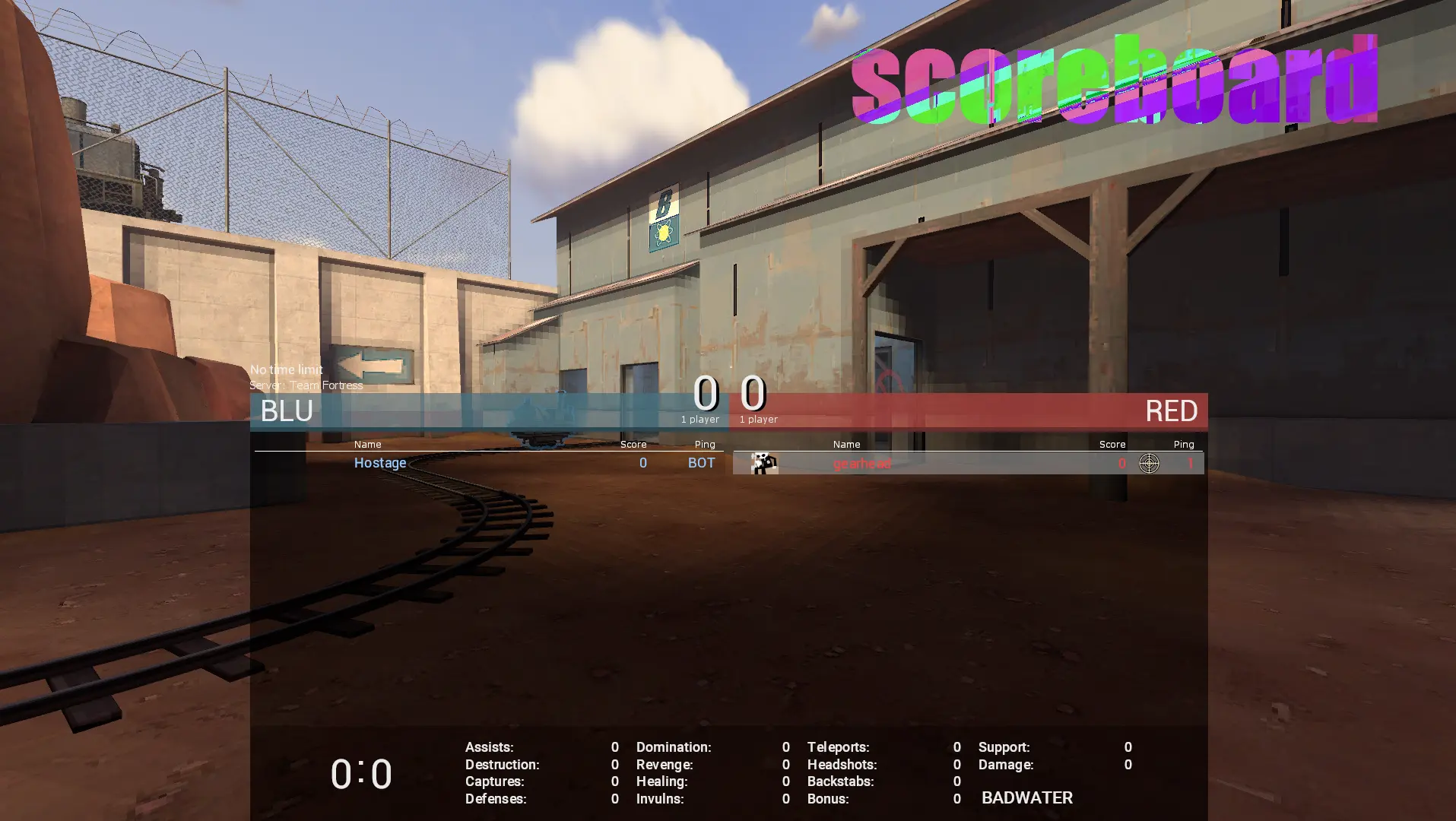Click the Headshots stat entry
This screenshot has width=1456, height=821.
click(x=842, y=764)
